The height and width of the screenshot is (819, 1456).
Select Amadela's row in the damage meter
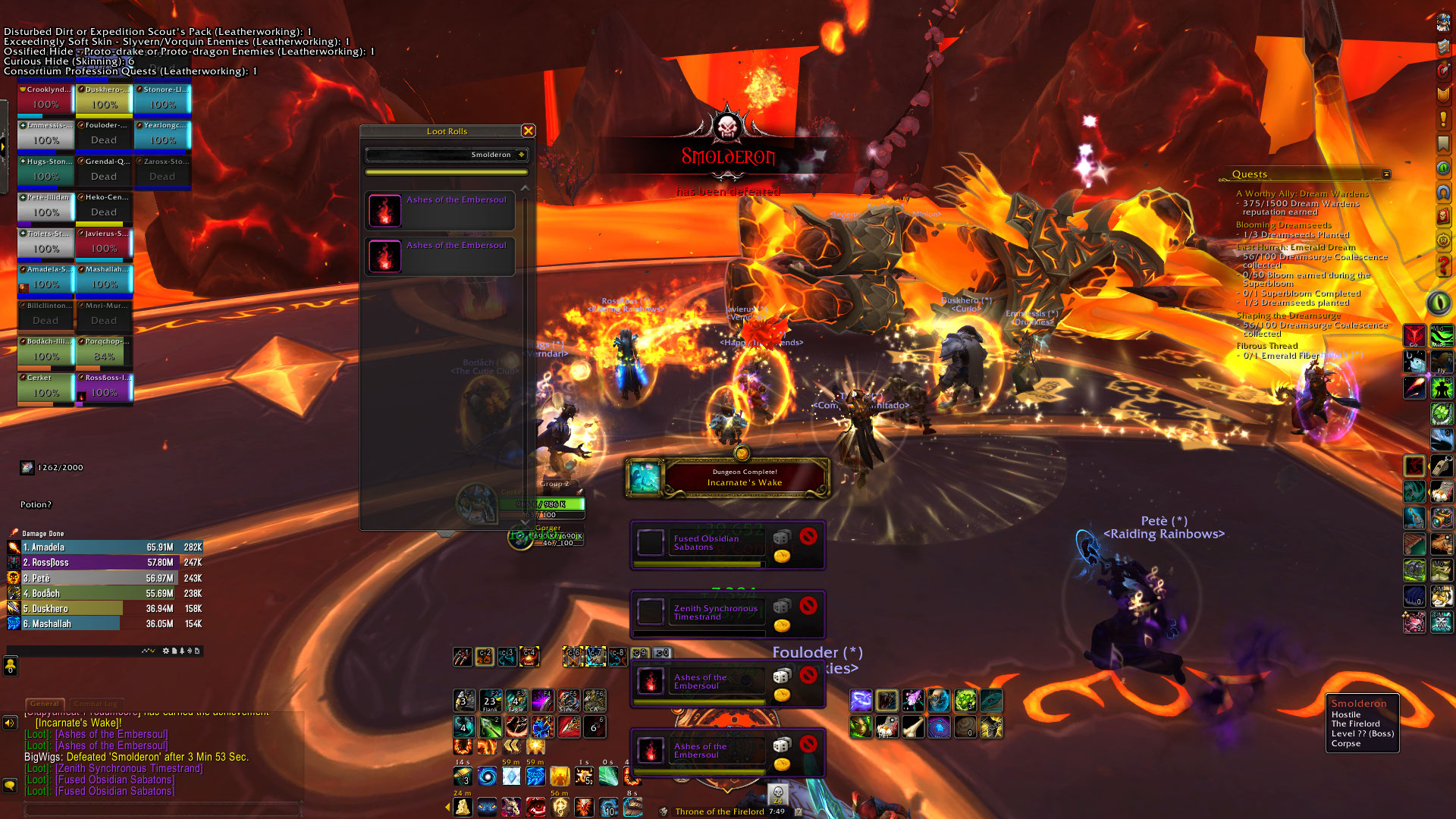pos(105,548)
